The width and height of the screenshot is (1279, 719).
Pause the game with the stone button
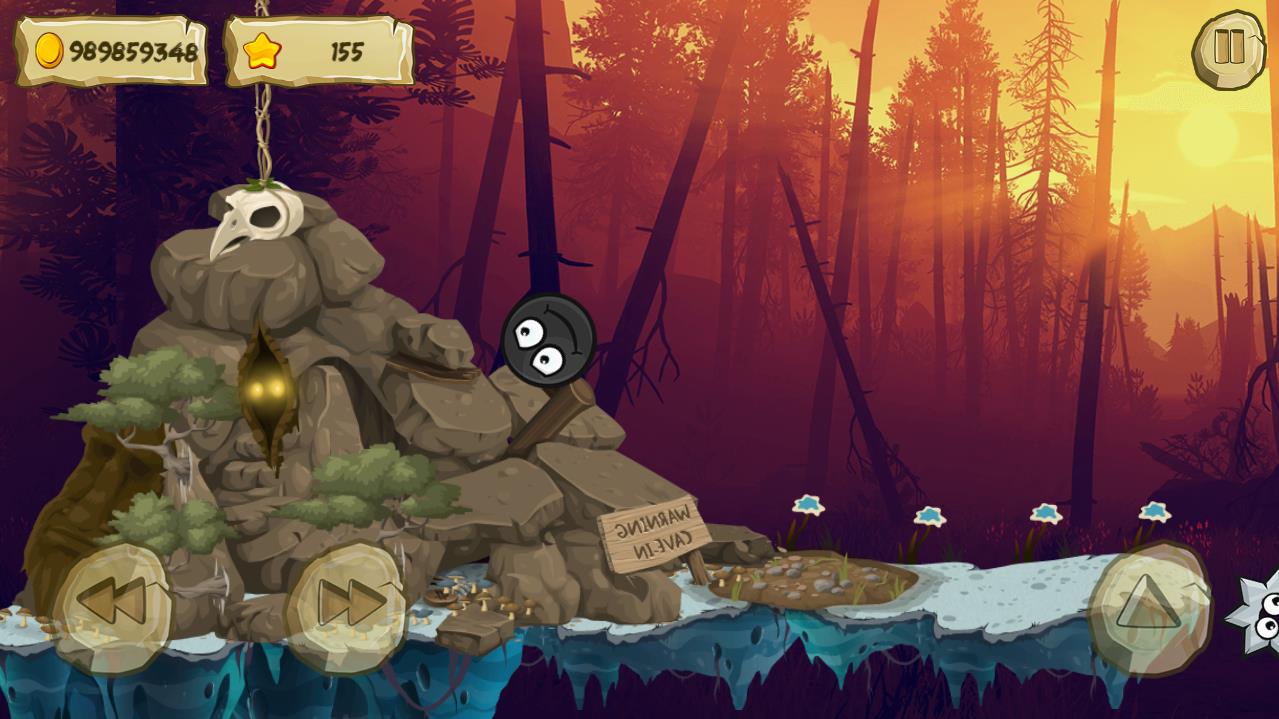(x=1228, y=48)
